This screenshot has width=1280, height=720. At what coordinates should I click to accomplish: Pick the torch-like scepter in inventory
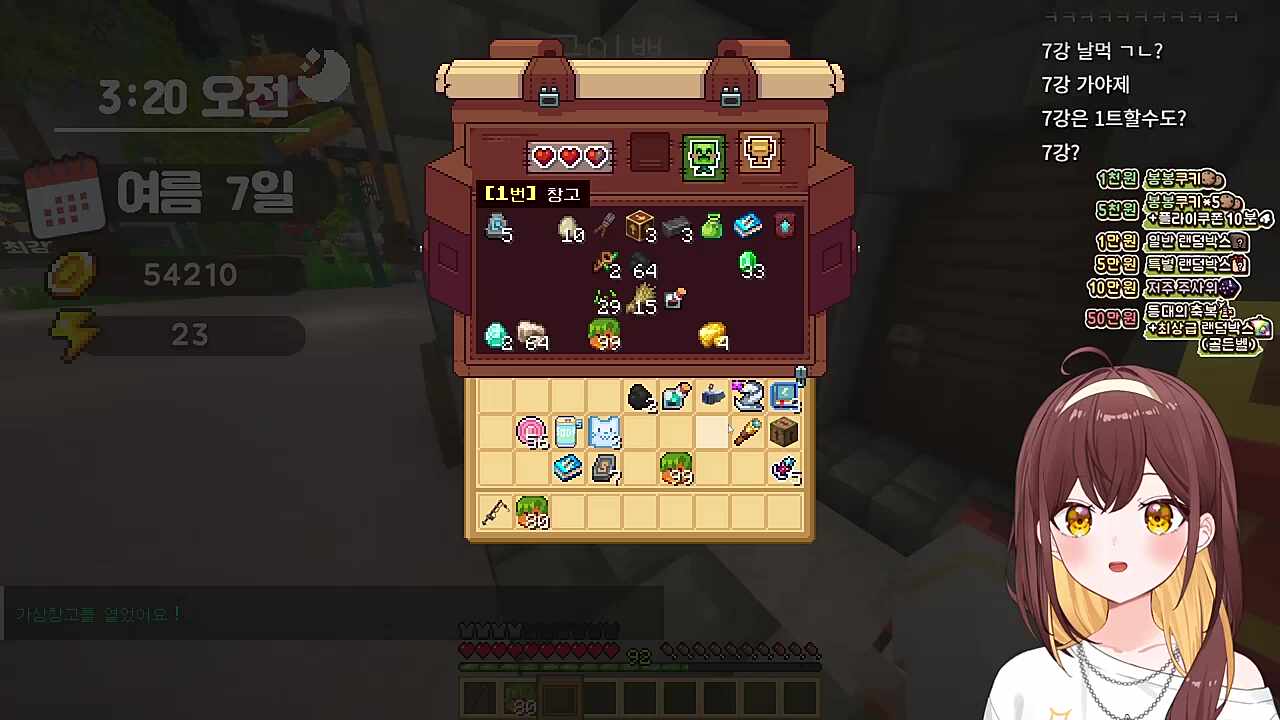[x=748, y=432]
